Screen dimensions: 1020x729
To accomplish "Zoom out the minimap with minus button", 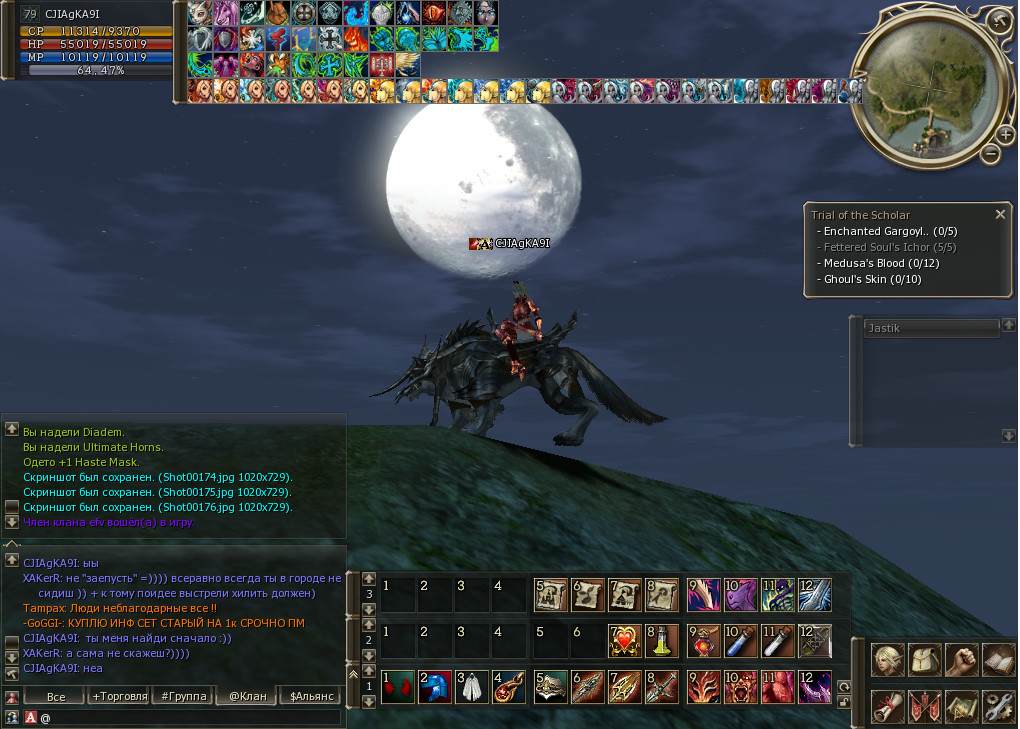I will tap(990, 154).
